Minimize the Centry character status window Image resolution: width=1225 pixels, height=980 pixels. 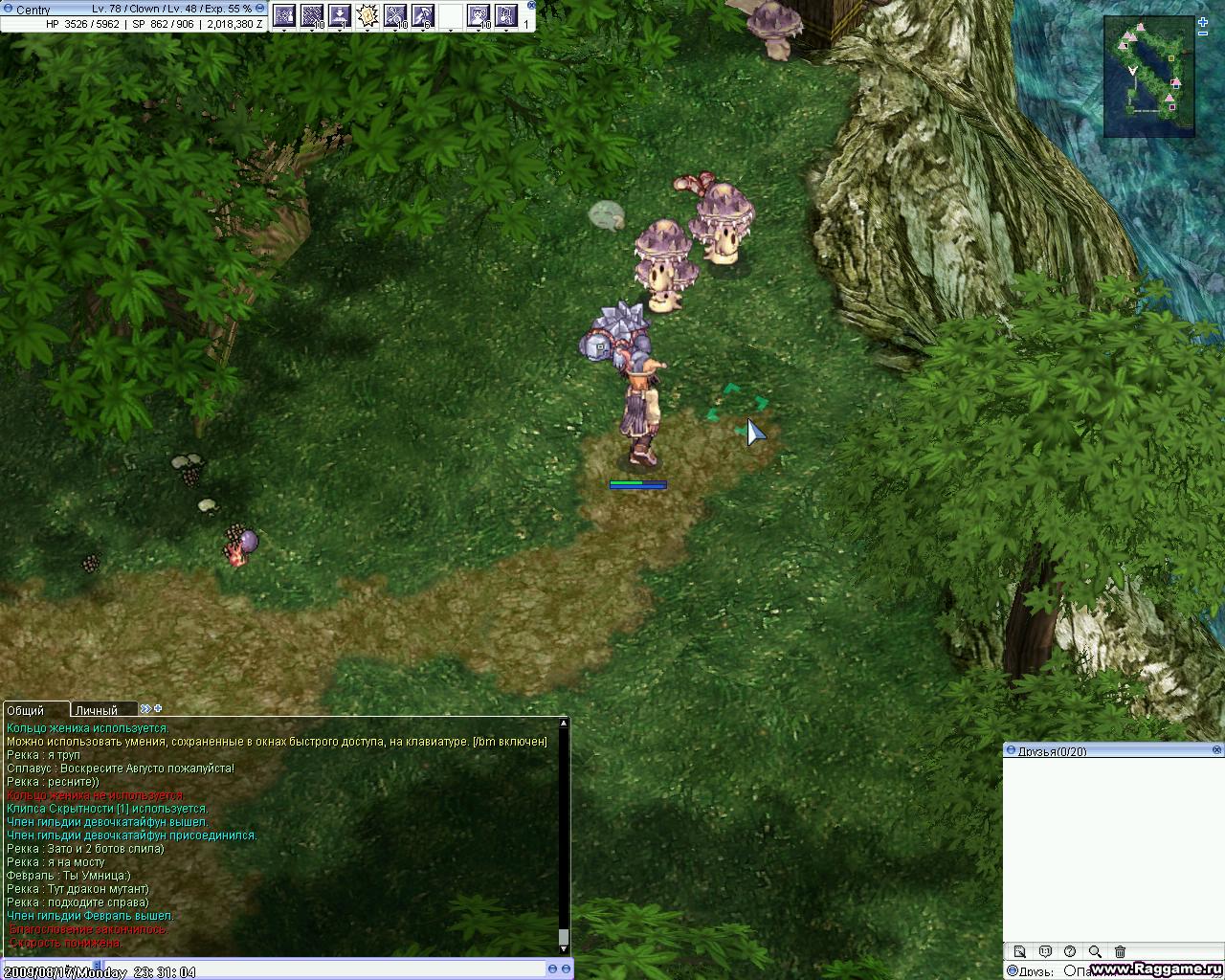tap(260, 8)
